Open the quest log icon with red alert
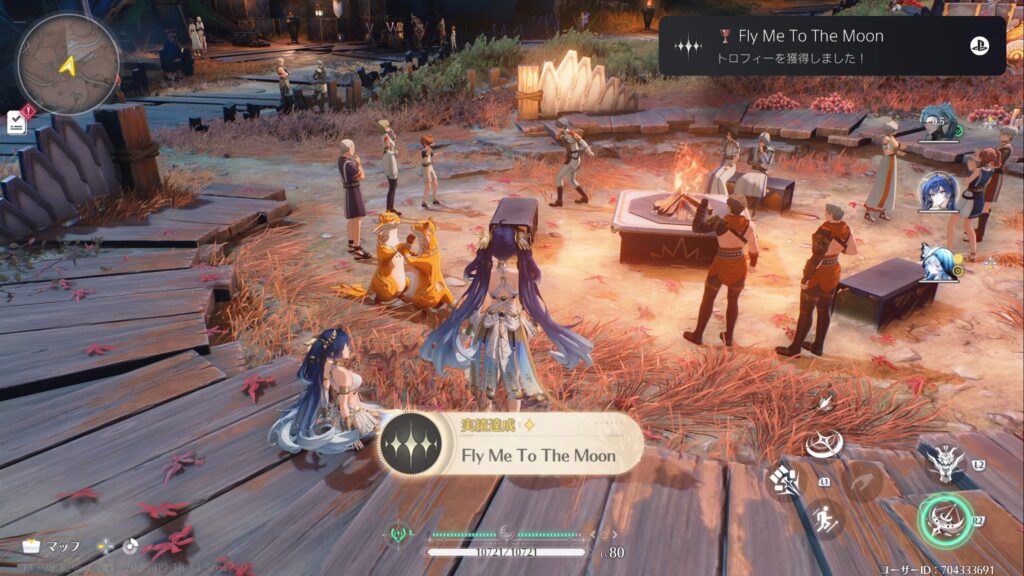 pyautogui.click(x=17, y=122)
